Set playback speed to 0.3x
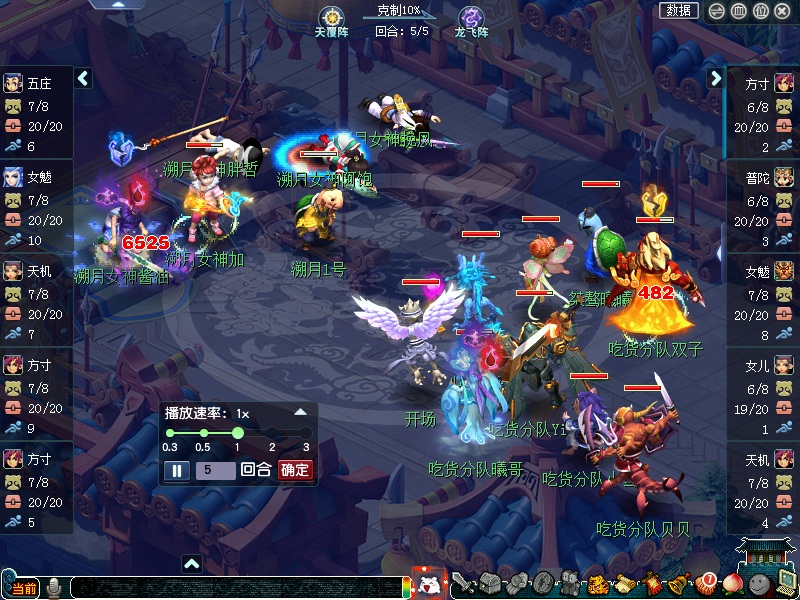 pos(170,433)
